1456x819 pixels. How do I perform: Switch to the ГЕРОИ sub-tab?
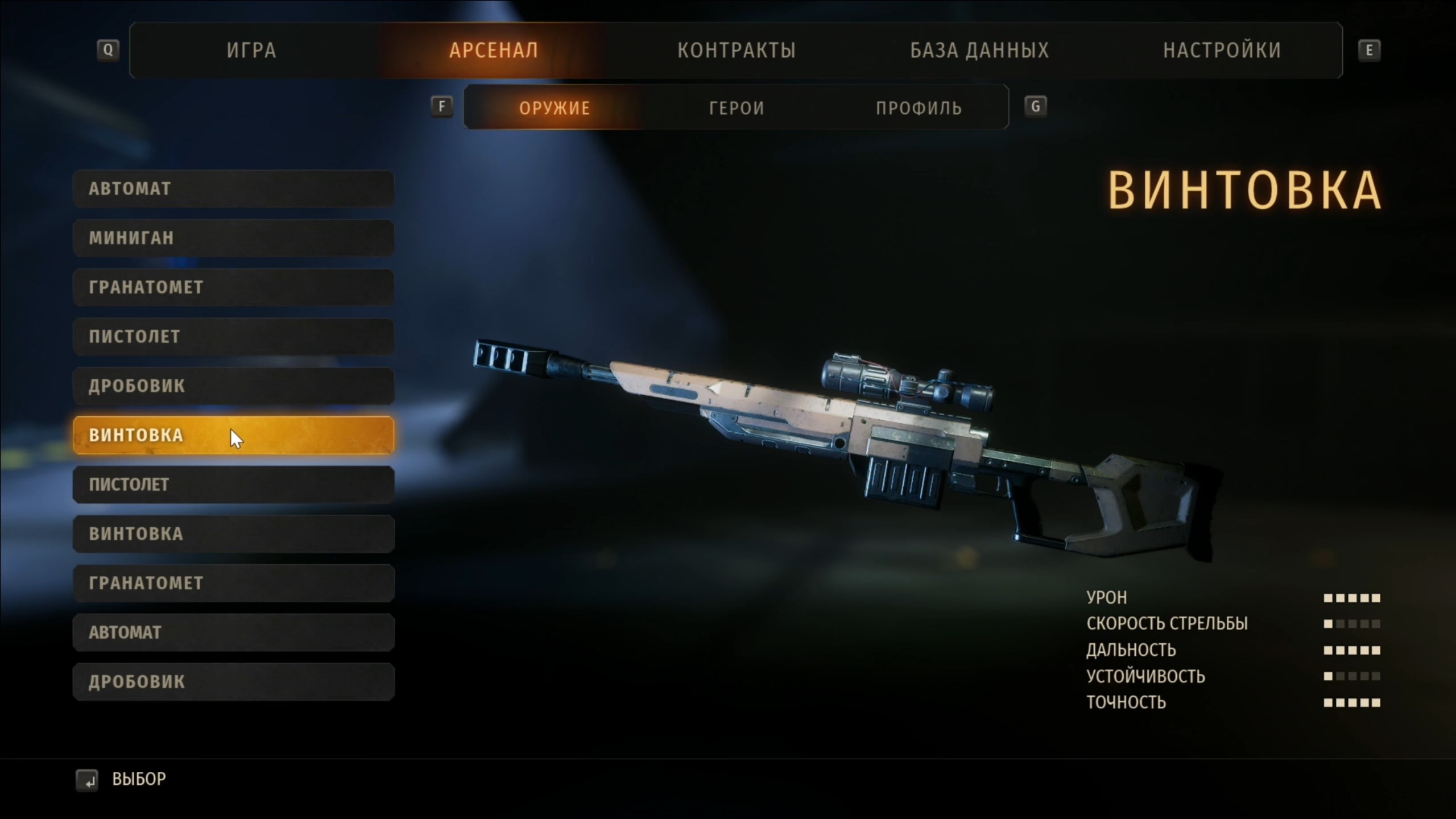coord(737,107)
